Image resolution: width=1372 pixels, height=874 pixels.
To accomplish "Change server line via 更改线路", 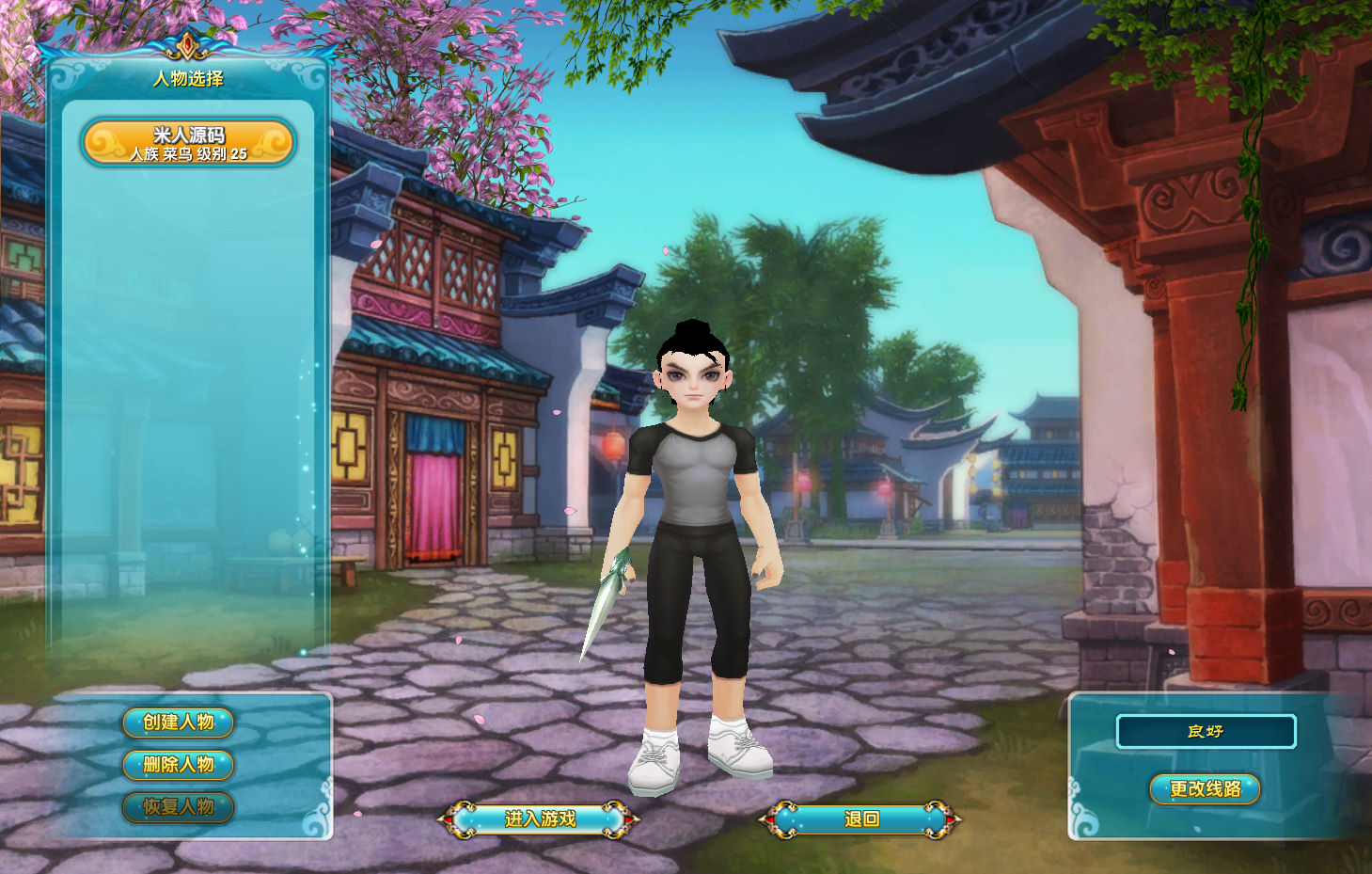I will [x=1205, y=789].
